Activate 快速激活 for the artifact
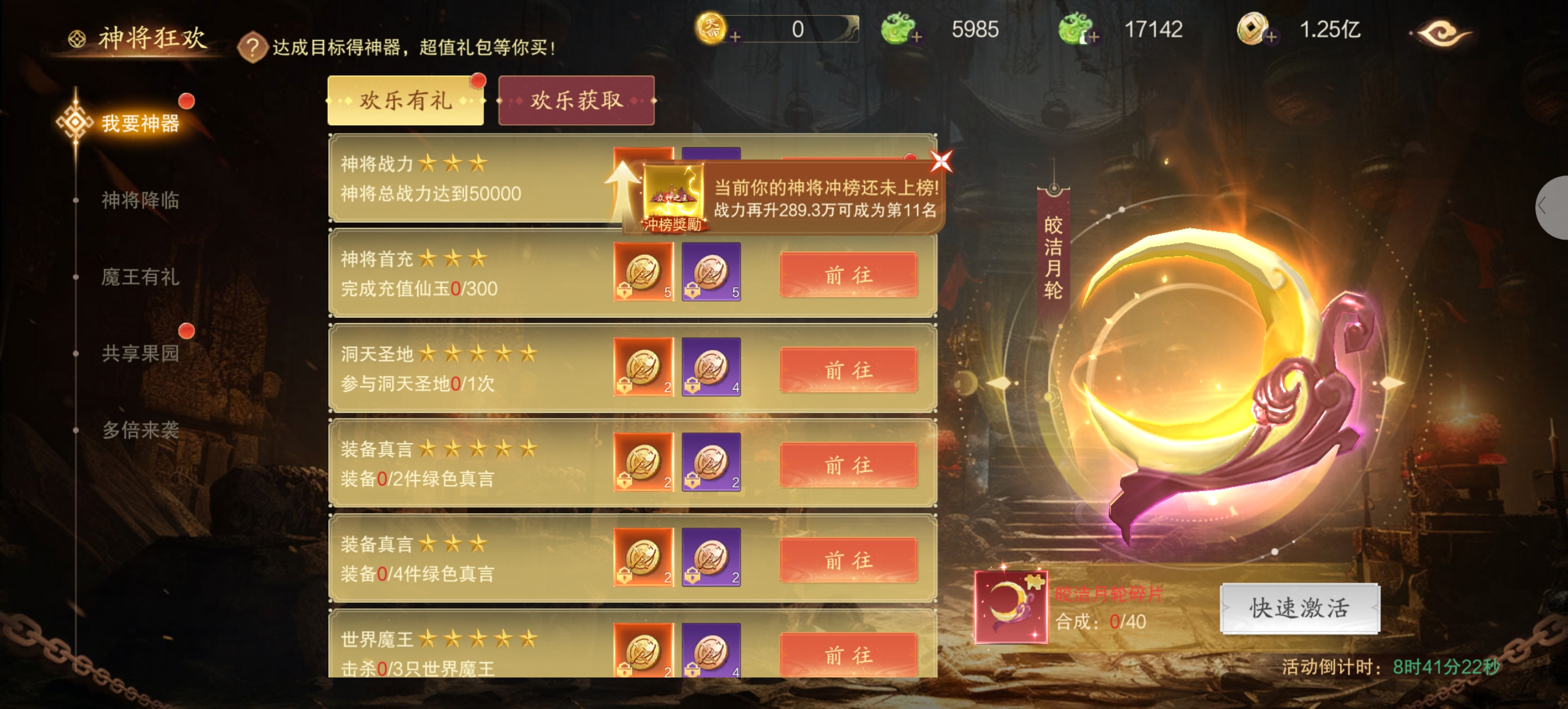The height and width of the screenshot is (709, 1568). pos(1300,608)
